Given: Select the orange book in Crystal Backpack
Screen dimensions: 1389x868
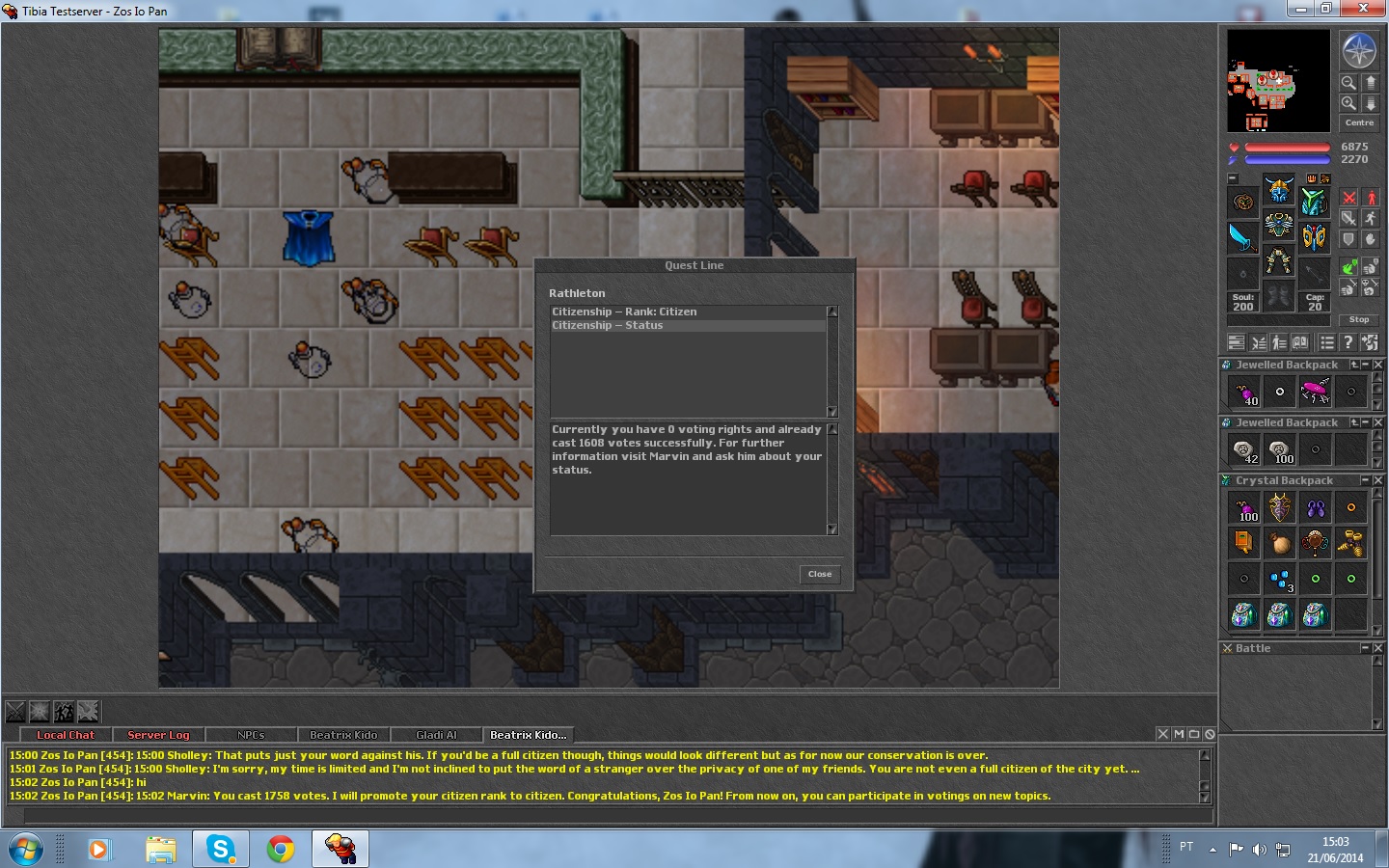Looking at the screenshot, I should coord(1243,543).
